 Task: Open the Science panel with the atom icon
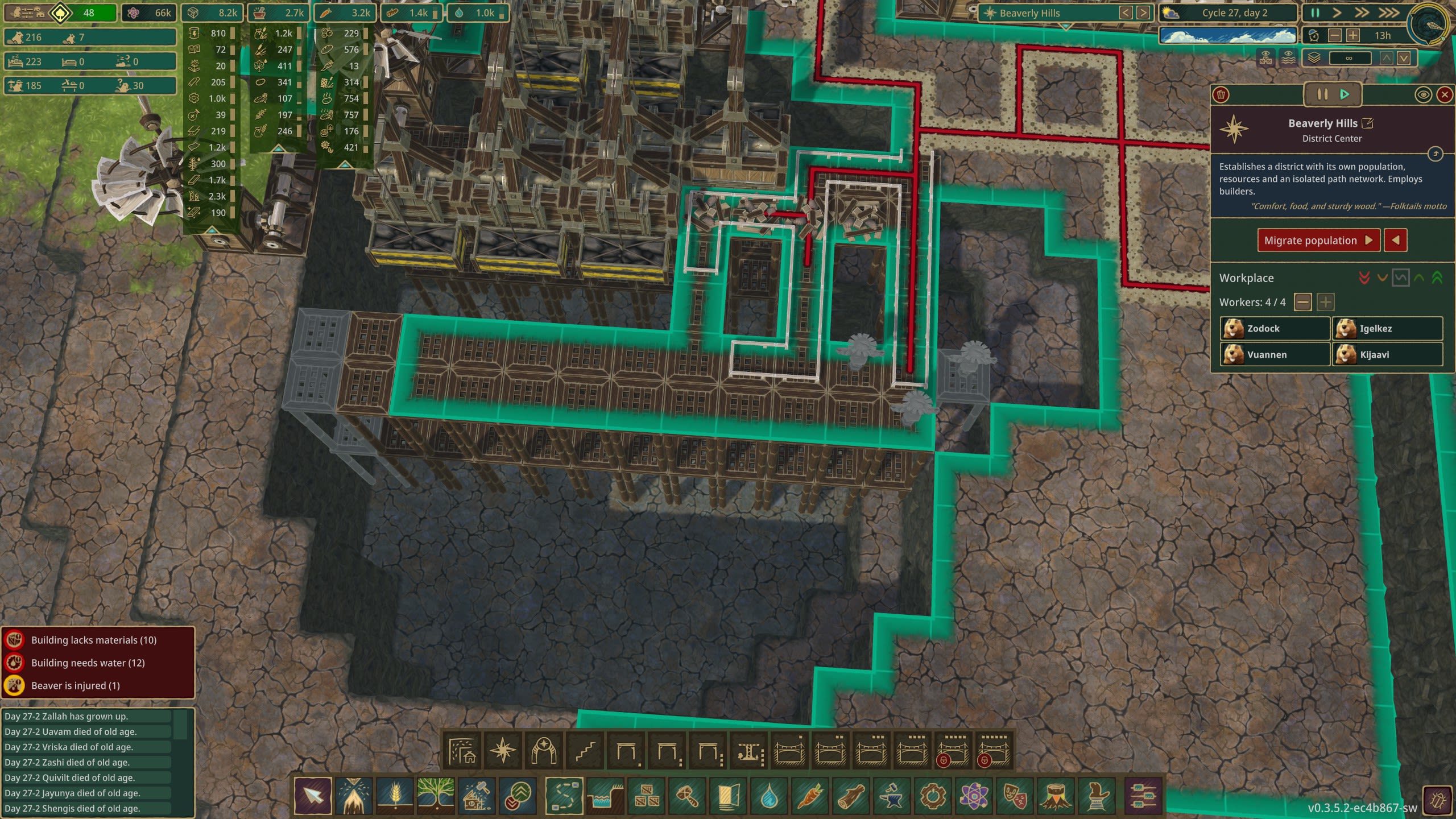(x=976, y=797)
